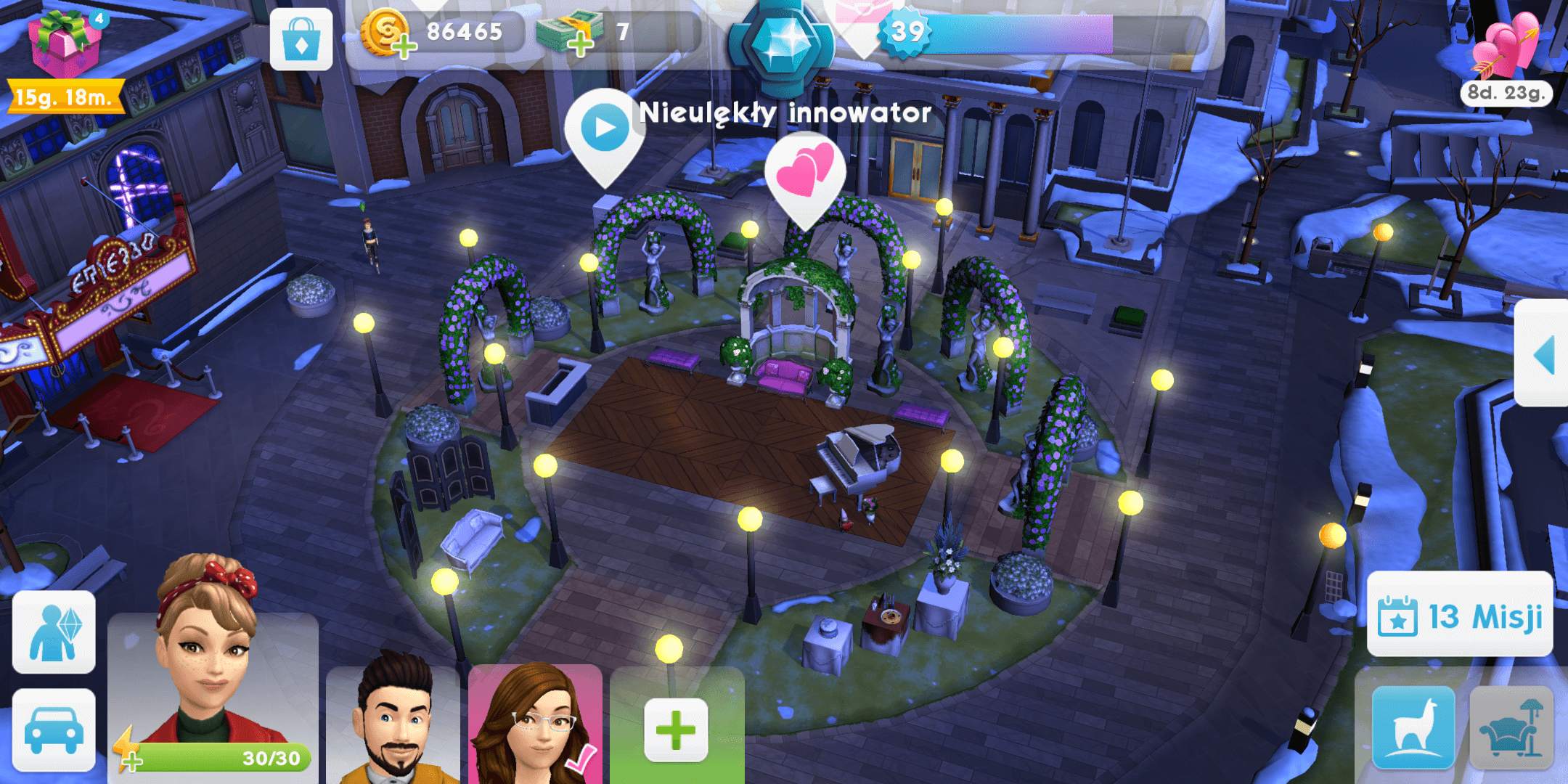Open the car travel menu

tap(54, 730)
